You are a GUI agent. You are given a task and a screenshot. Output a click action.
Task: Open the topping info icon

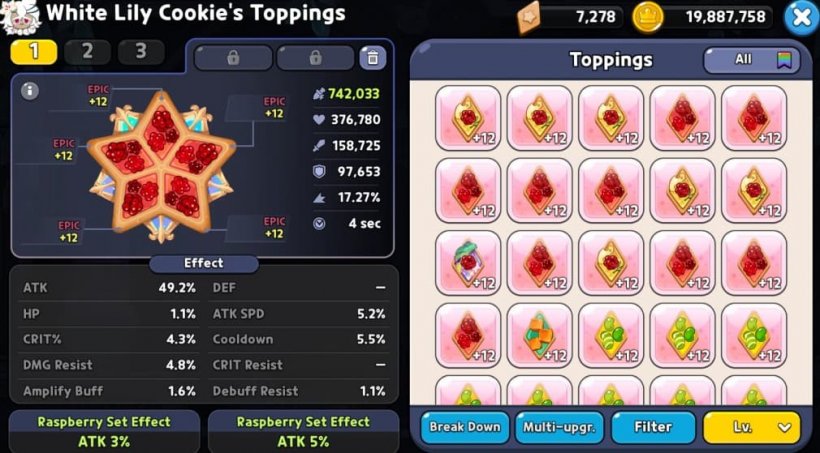coord(30,91)
